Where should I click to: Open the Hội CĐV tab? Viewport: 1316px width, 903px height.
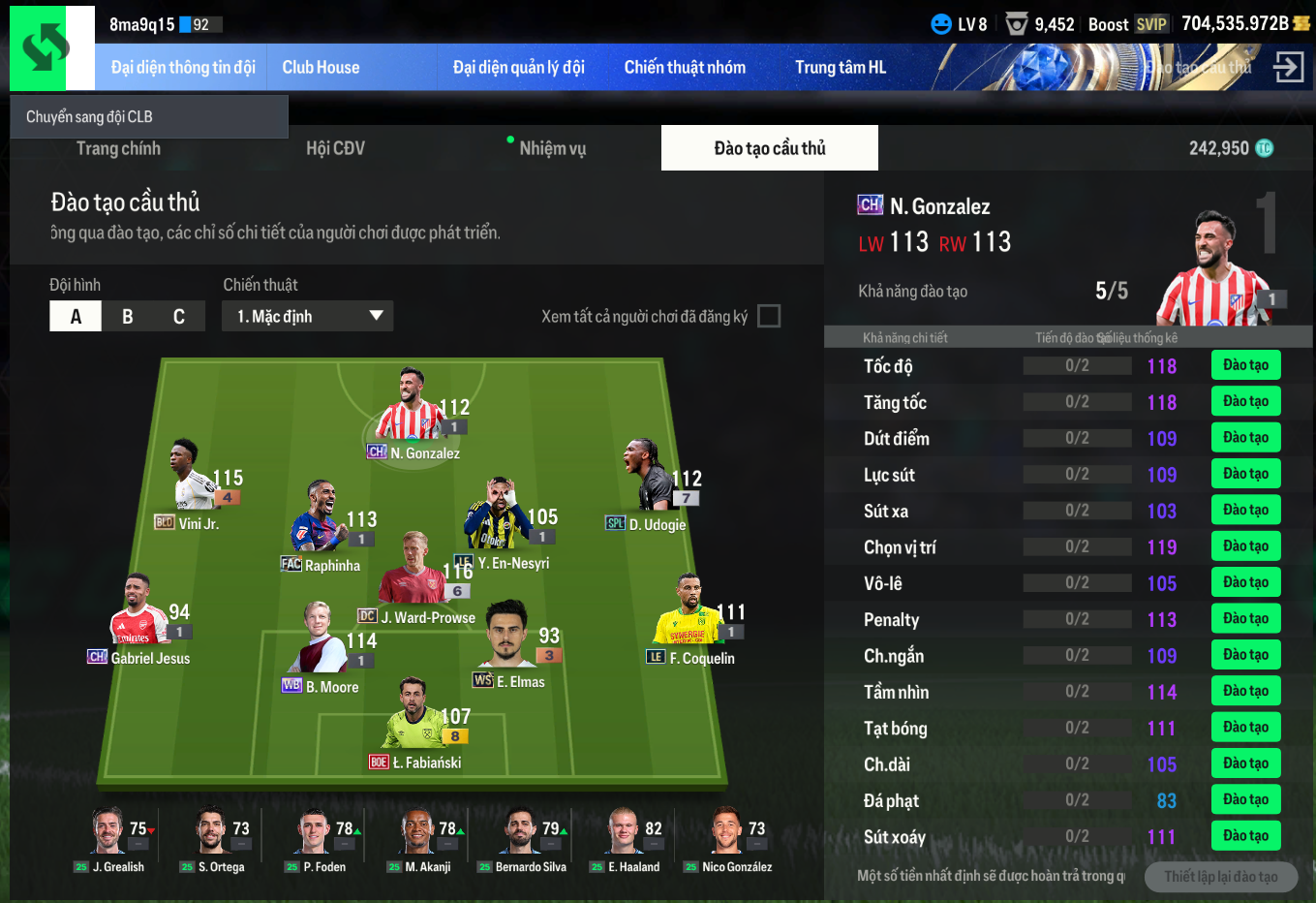point(335,148)
